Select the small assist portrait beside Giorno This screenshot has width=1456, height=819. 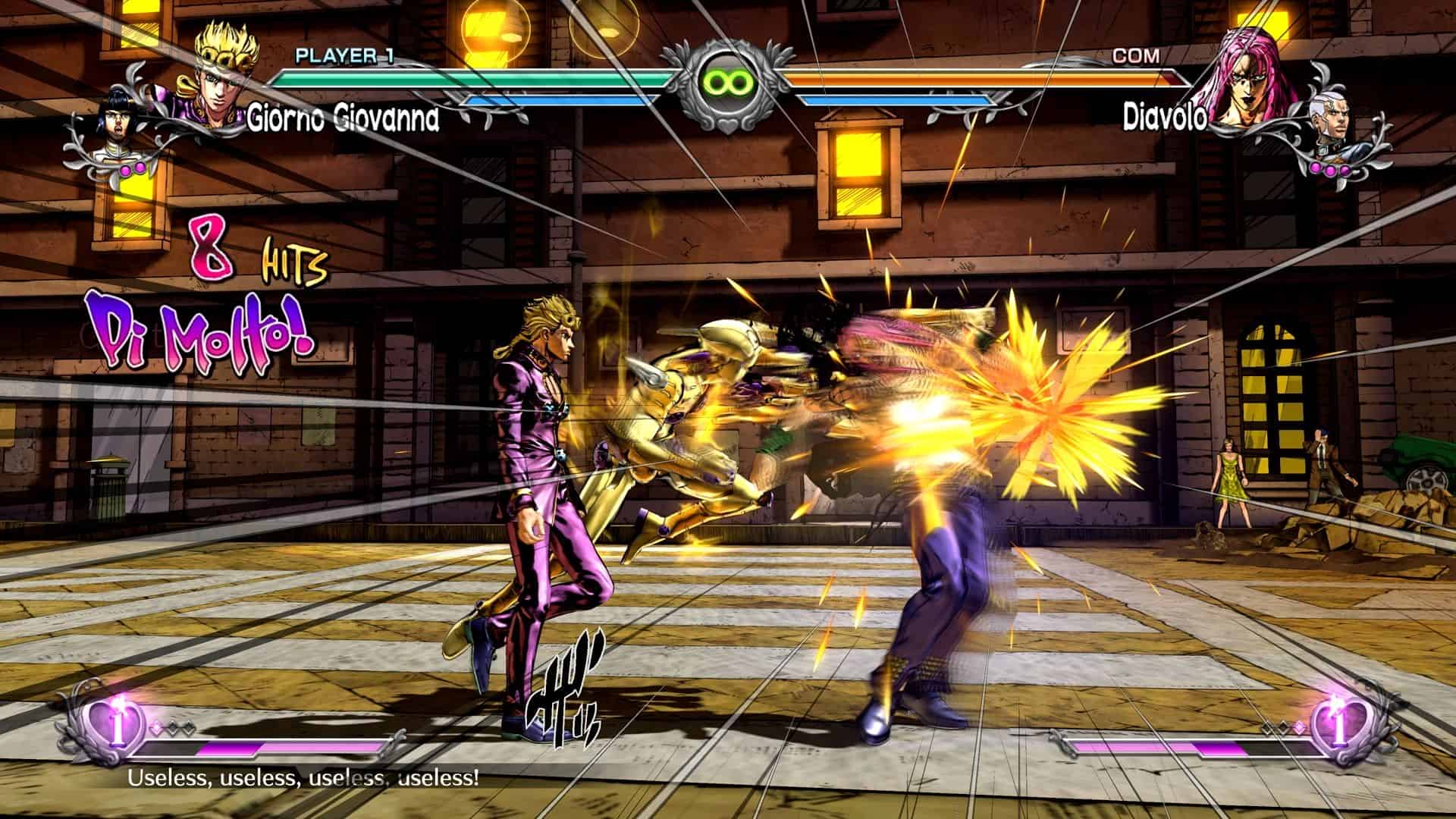coord(115,127)
